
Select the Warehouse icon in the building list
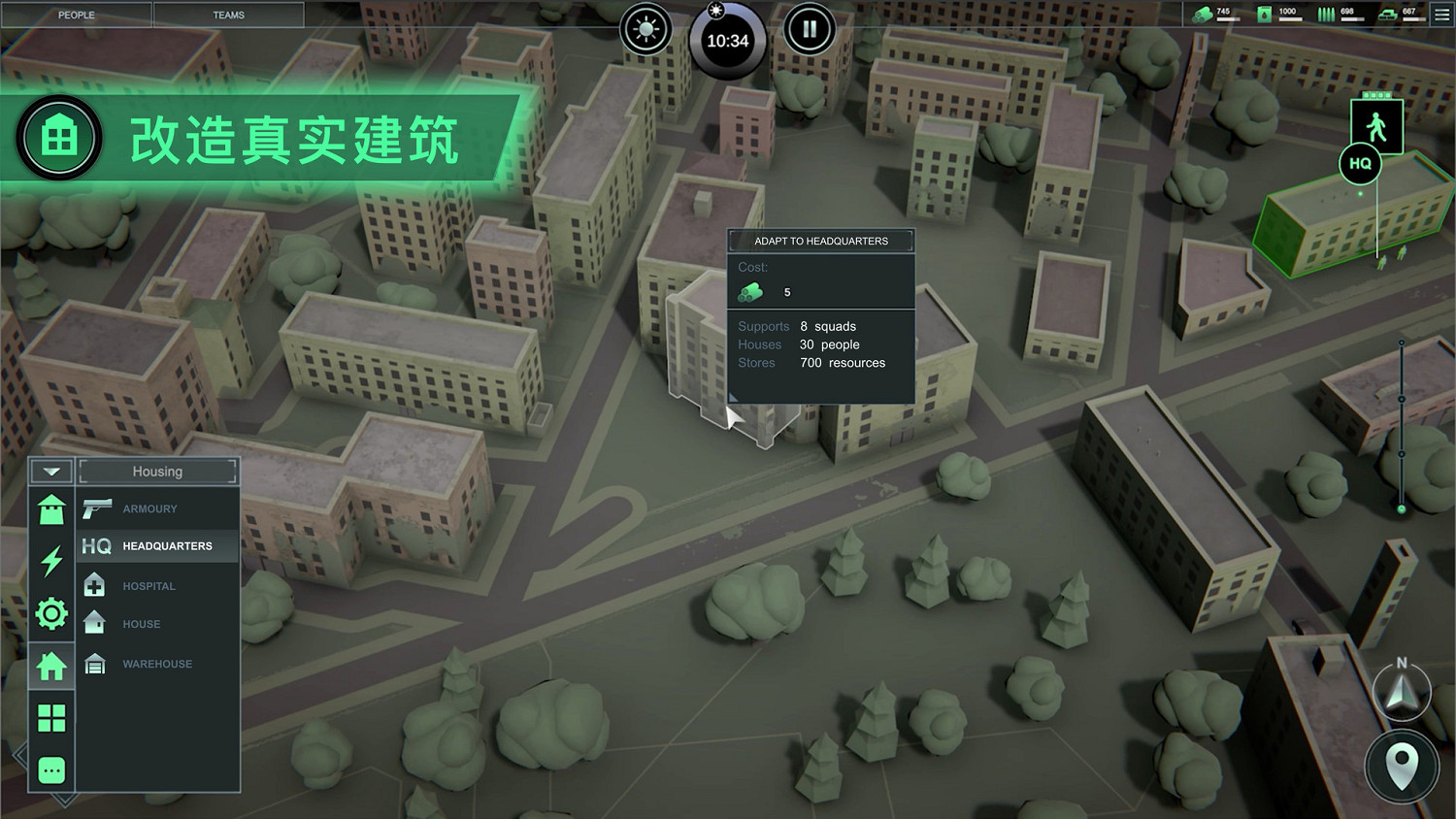94,664
